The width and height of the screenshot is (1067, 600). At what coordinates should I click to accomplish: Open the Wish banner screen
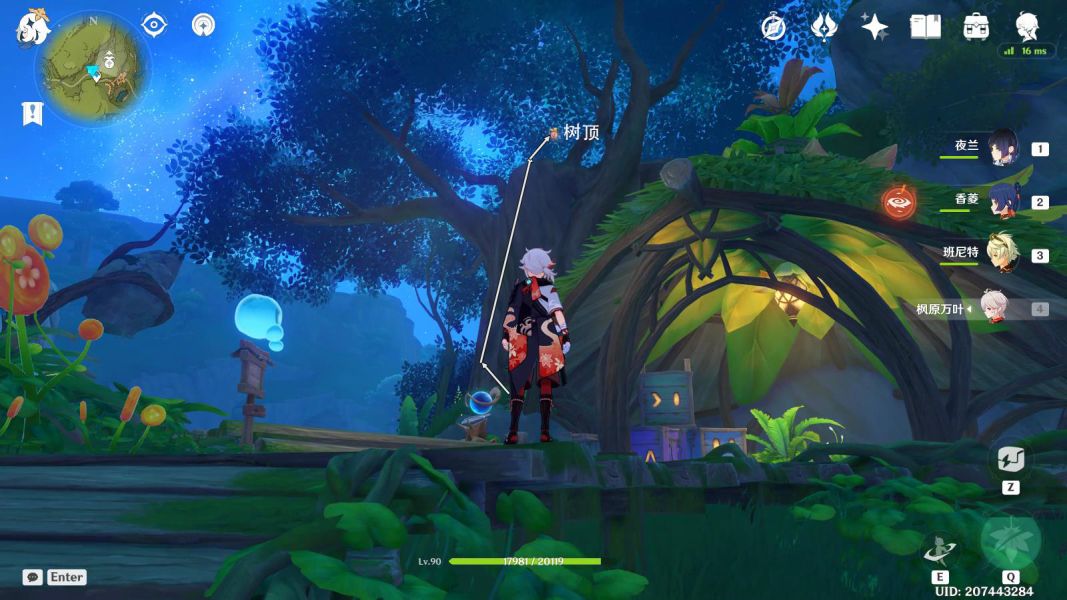pos(823,27)
